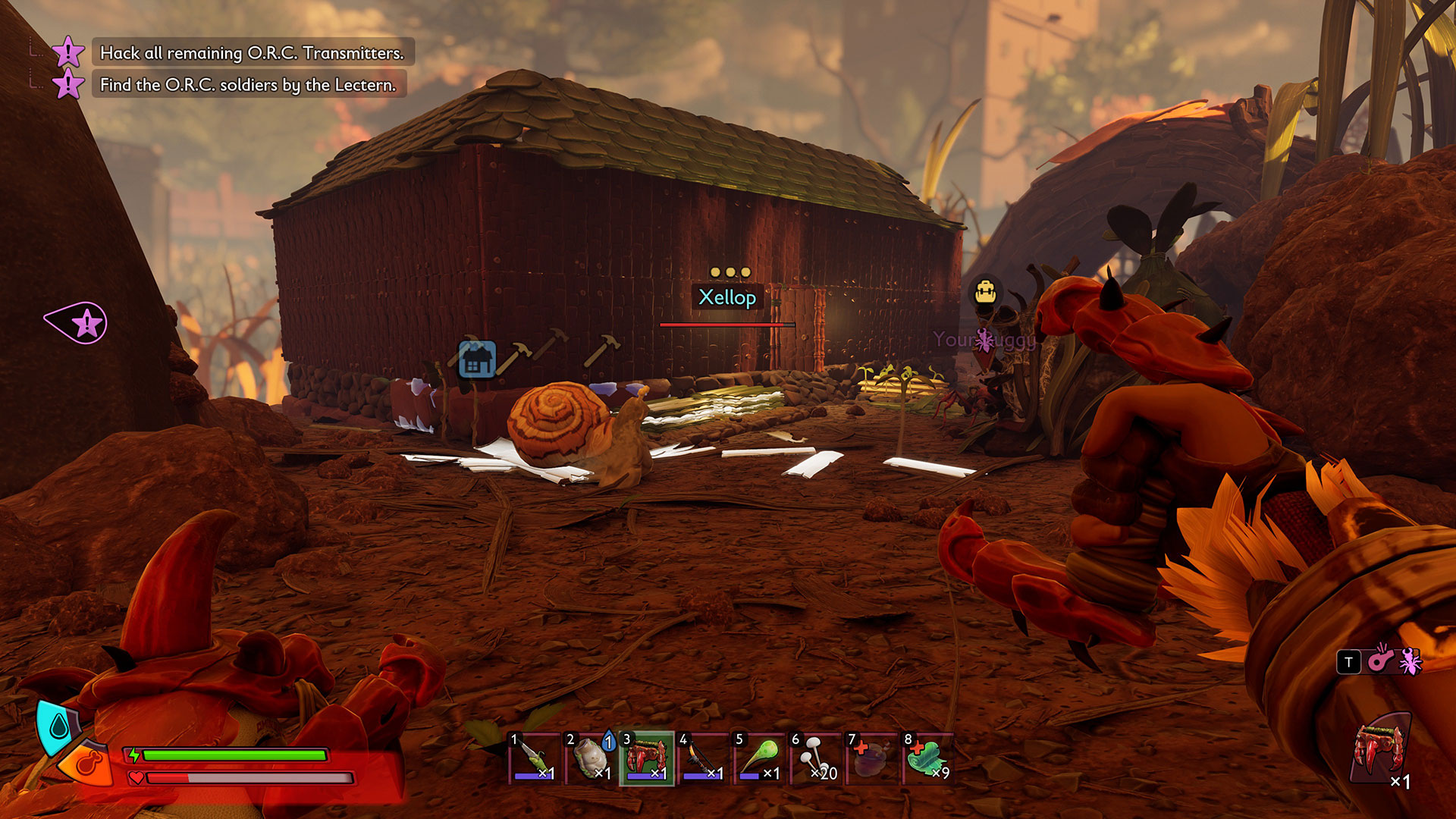Click the blue house base marker
Viewport: 1456px width, 819px height.
click(x=477, y=359)
